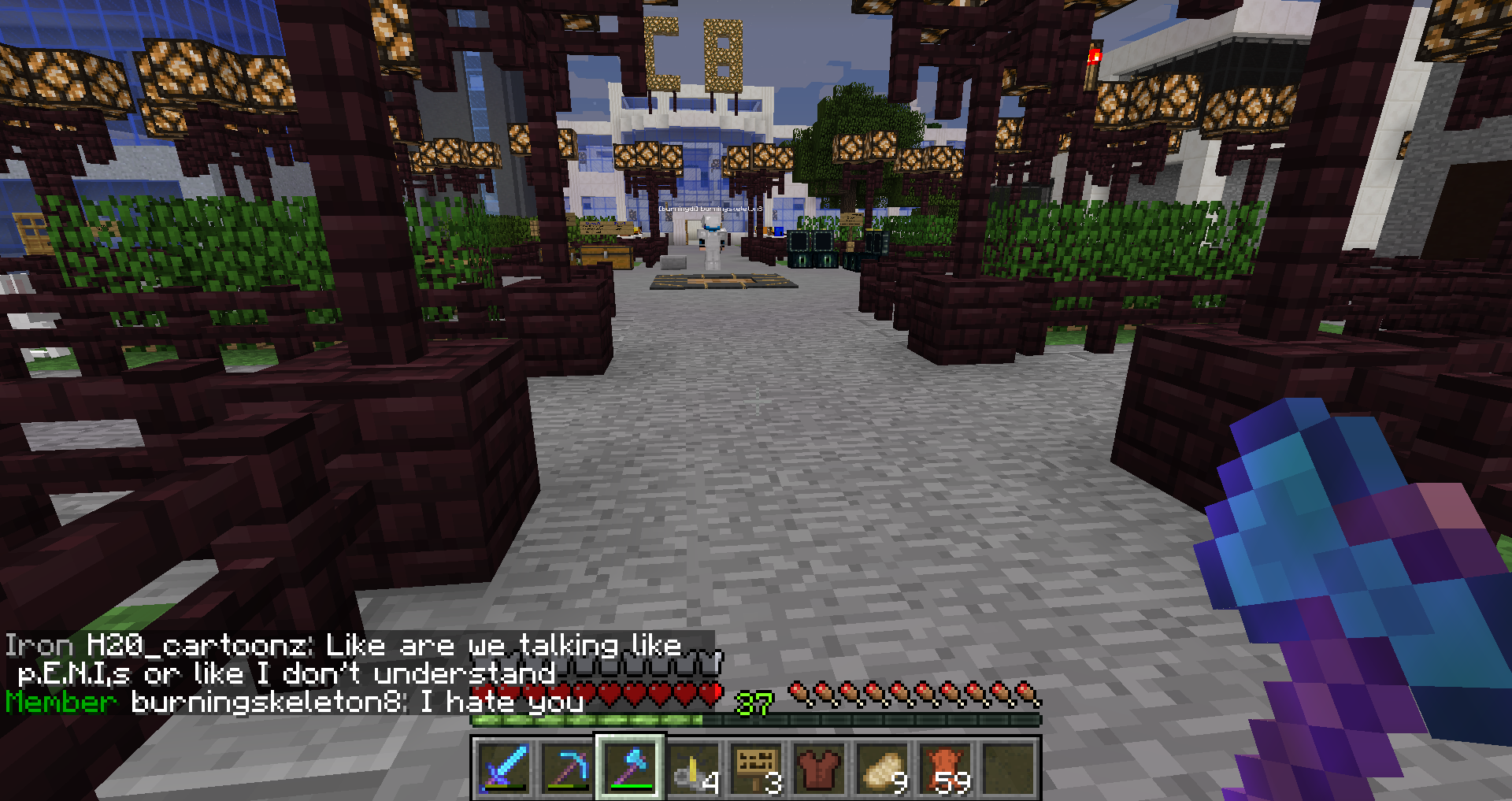Viewport: 1512px width, 801px height.
Task: Select the bread stack slot
Action: [882, 768]
